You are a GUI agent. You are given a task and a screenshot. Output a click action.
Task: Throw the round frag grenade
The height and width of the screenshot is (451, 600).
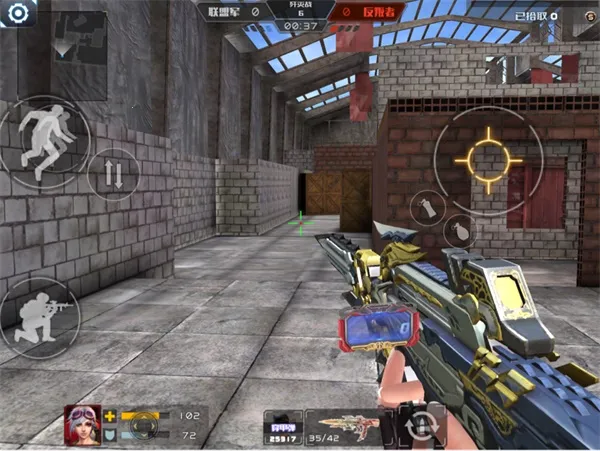[x=459, y=232]
